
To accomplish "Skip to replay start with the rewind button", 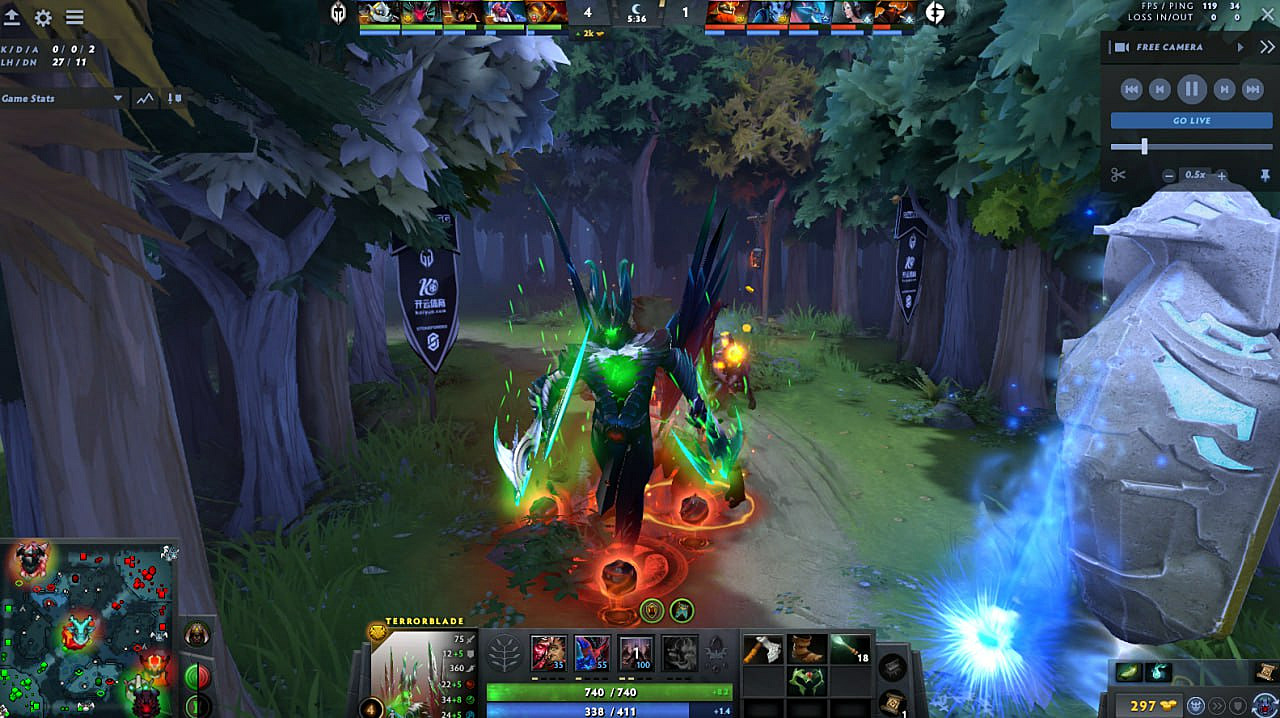I will tap(1131, 90).
